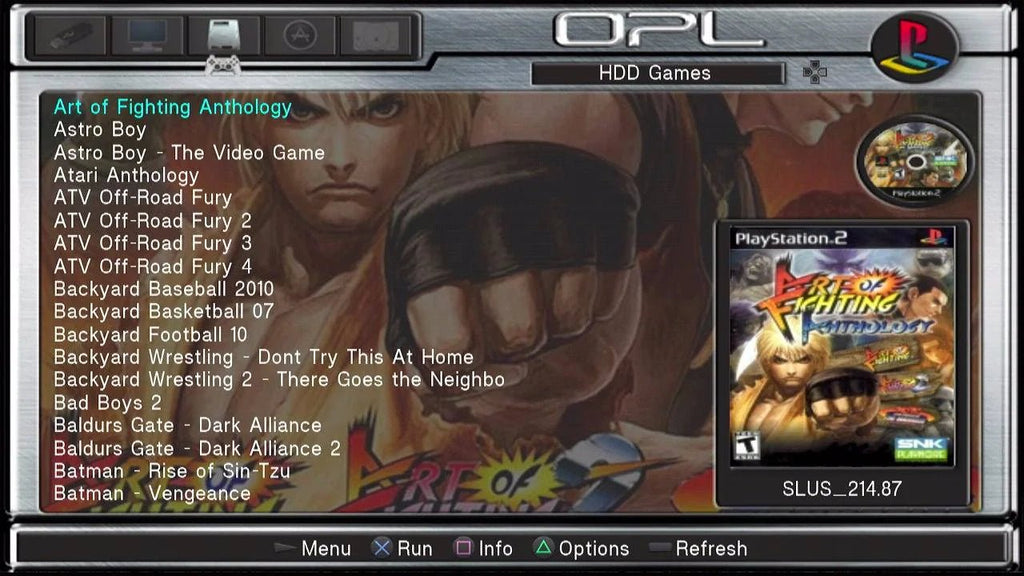
Task: Choose Backyard Wrestling - Dont Try This At Home
Action: click(x=263, y=357)
